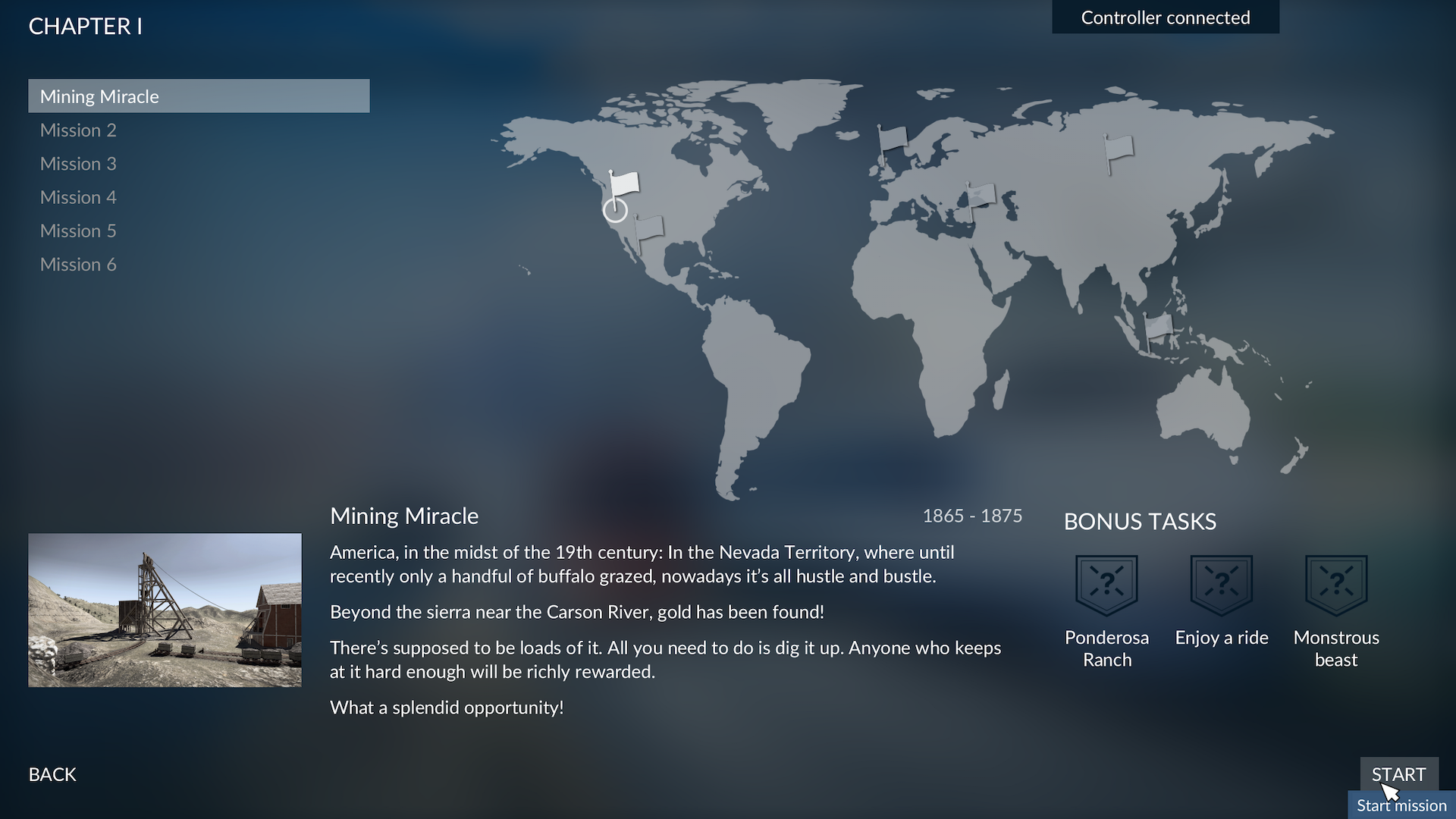Select the Enjoy a ride bonus badge
1456x819 pixels.
click(1221, 585)
